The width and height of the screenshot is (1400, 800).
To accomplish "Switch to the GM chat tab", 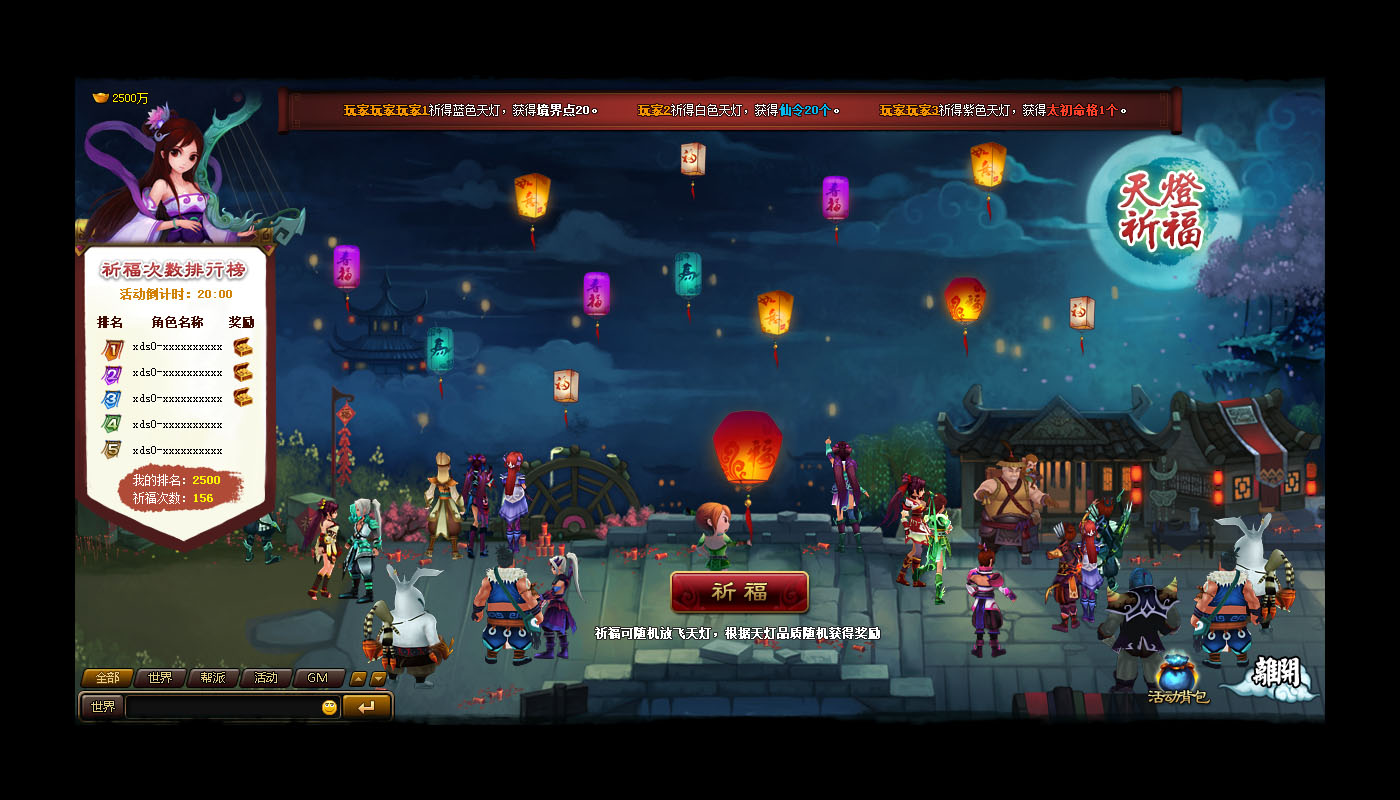I will click(318, 678).
